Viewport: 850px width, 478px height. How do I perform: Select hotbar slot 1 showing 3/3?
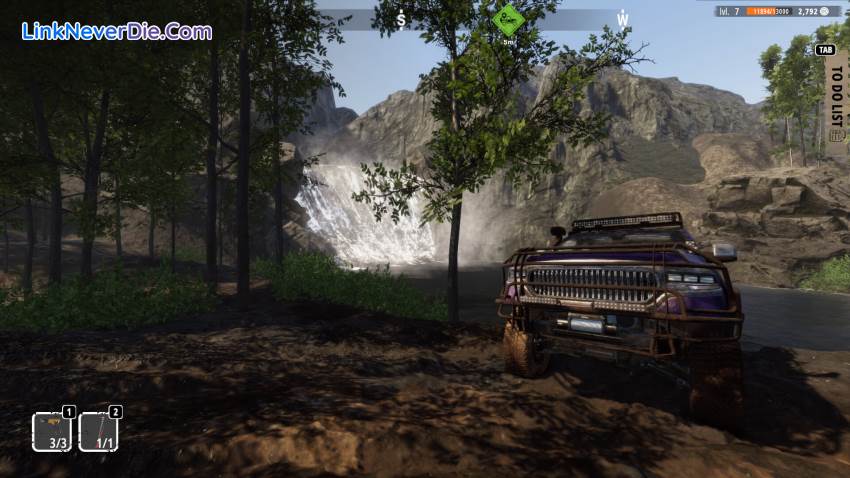click(52, 432)
